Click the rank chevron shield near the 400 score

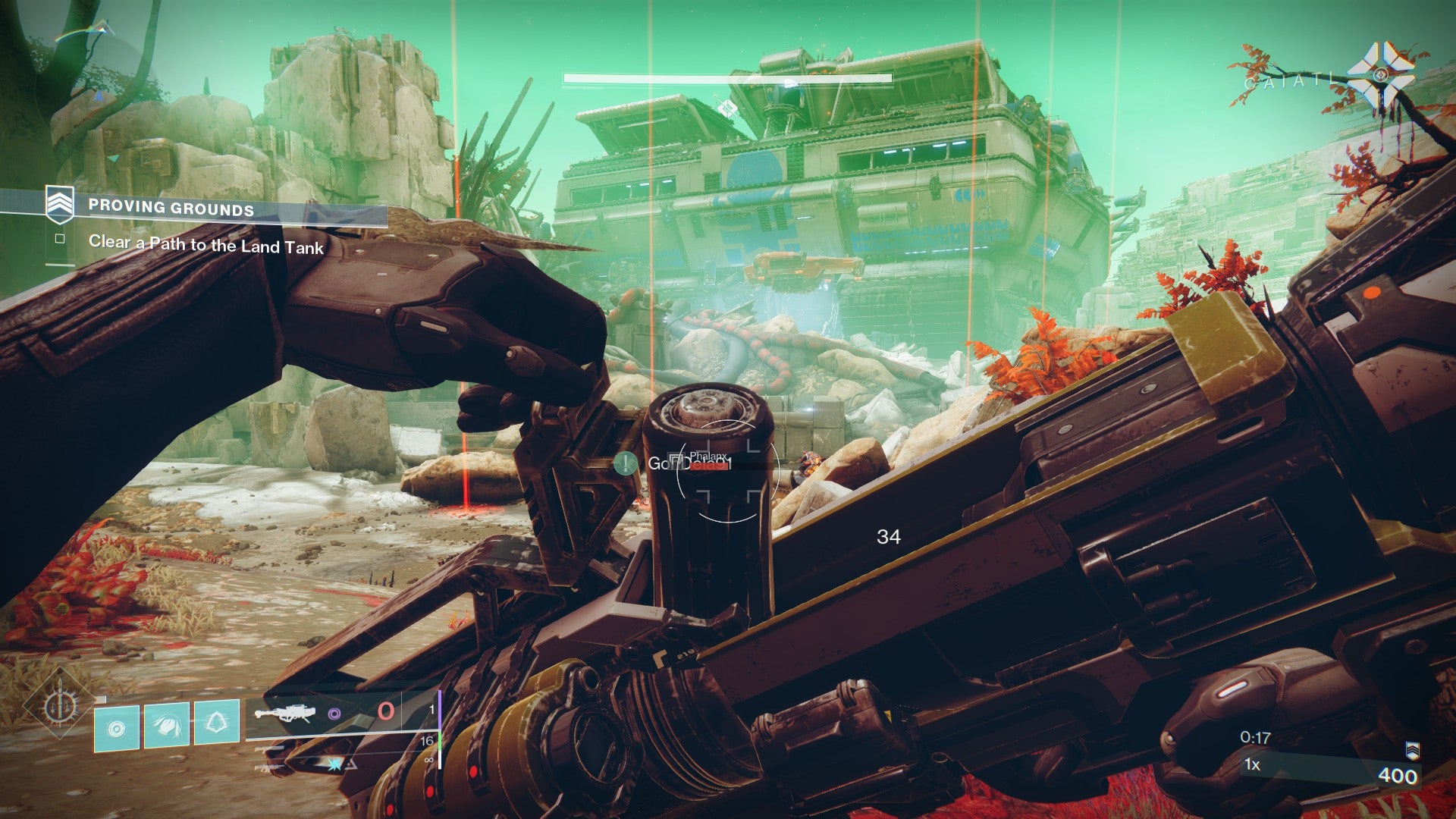(x=1413, y=751)
